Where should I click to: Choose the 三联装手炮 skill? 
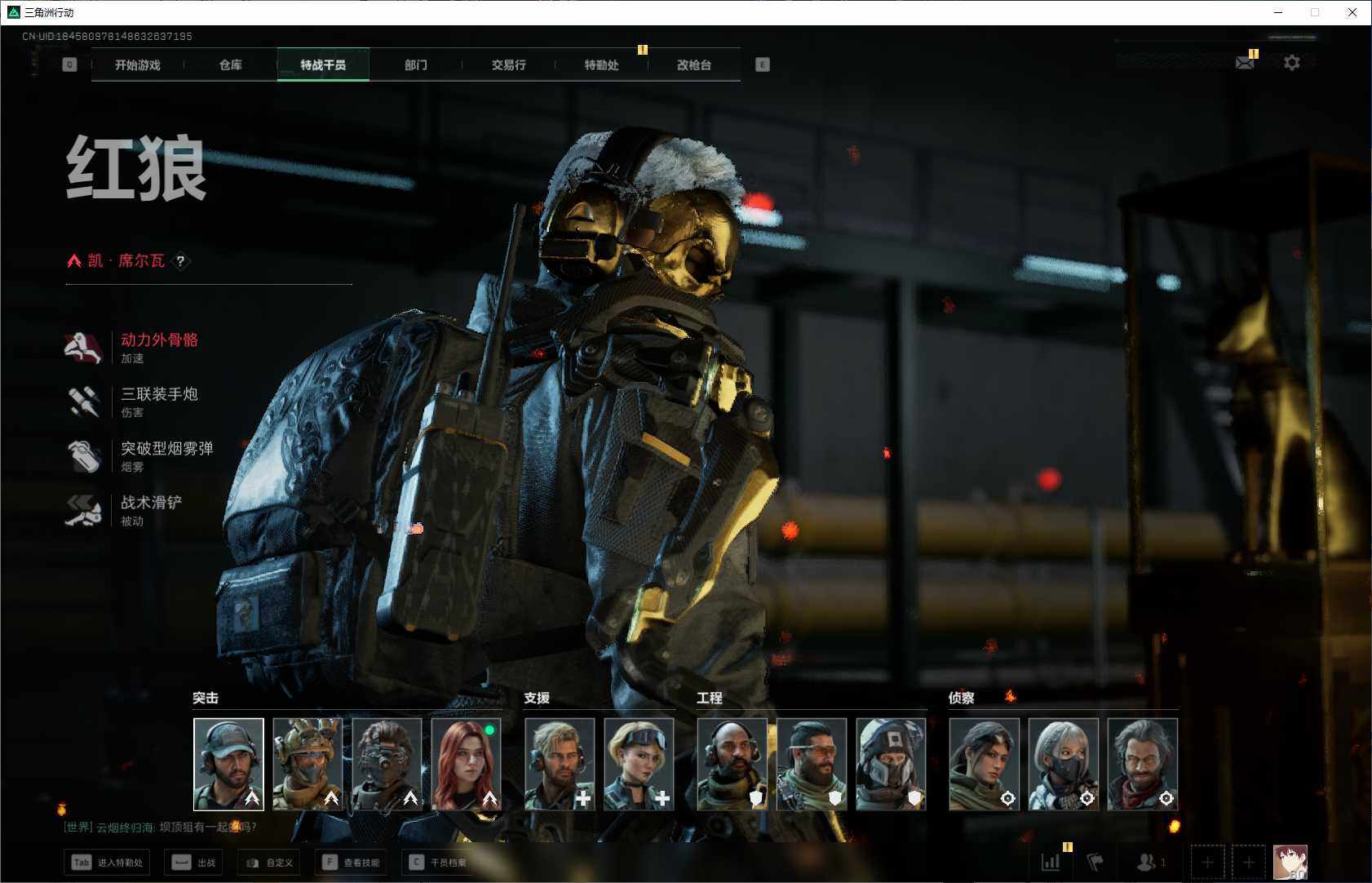(x=159, y=395)
